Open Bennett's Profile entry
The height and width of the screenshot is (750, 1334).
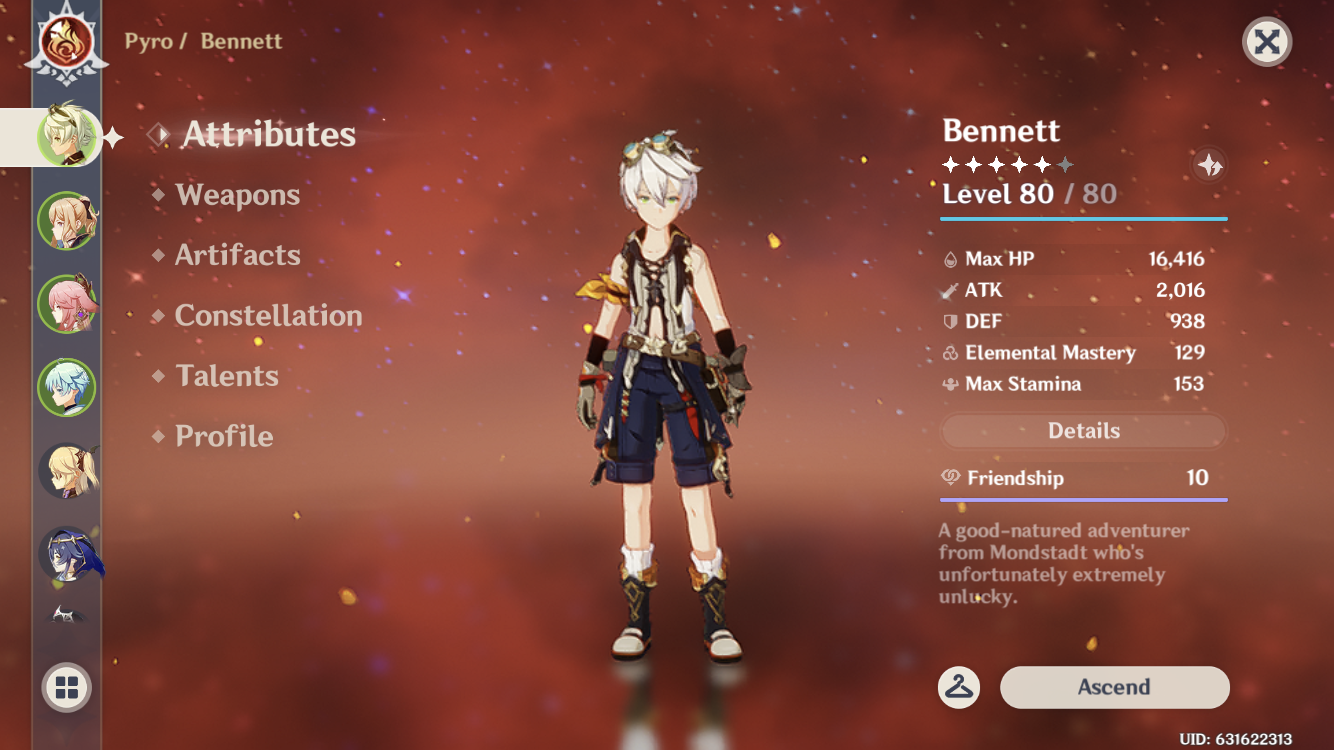pos(222,436)
